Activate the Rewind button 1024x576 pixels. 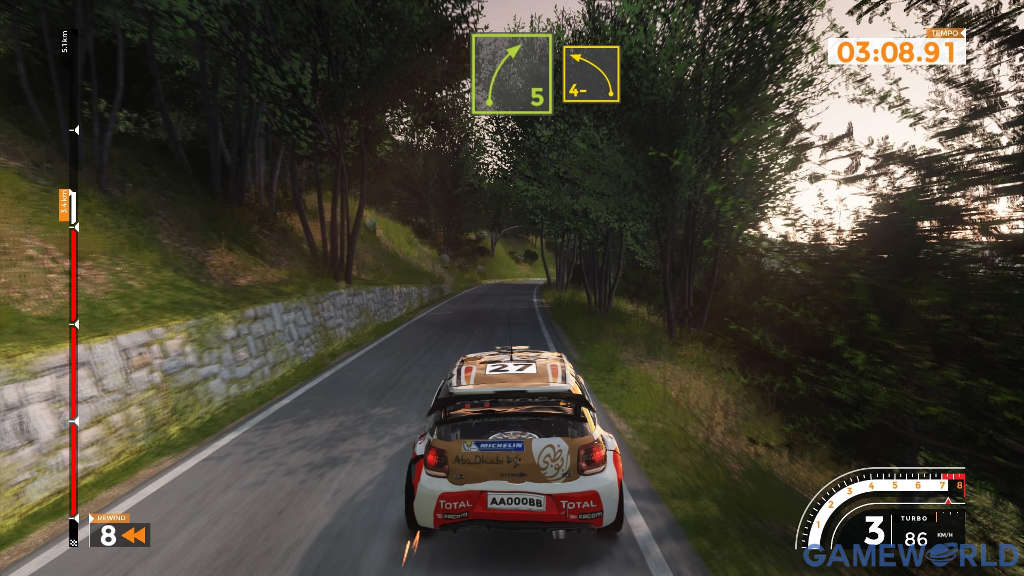120,534
